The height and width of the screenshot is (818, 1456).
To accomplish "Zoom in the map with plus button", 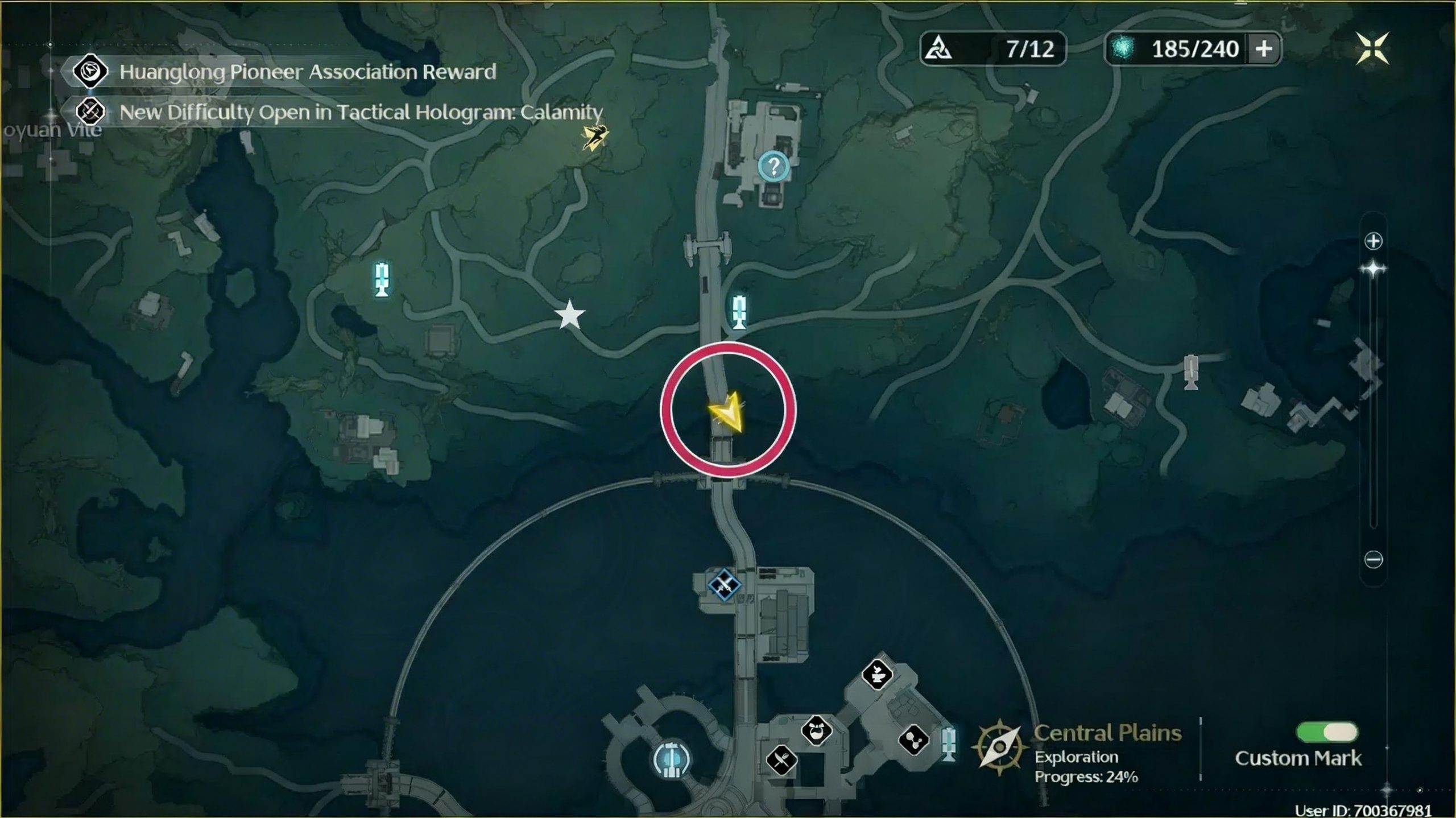I will pos(1373,241).
